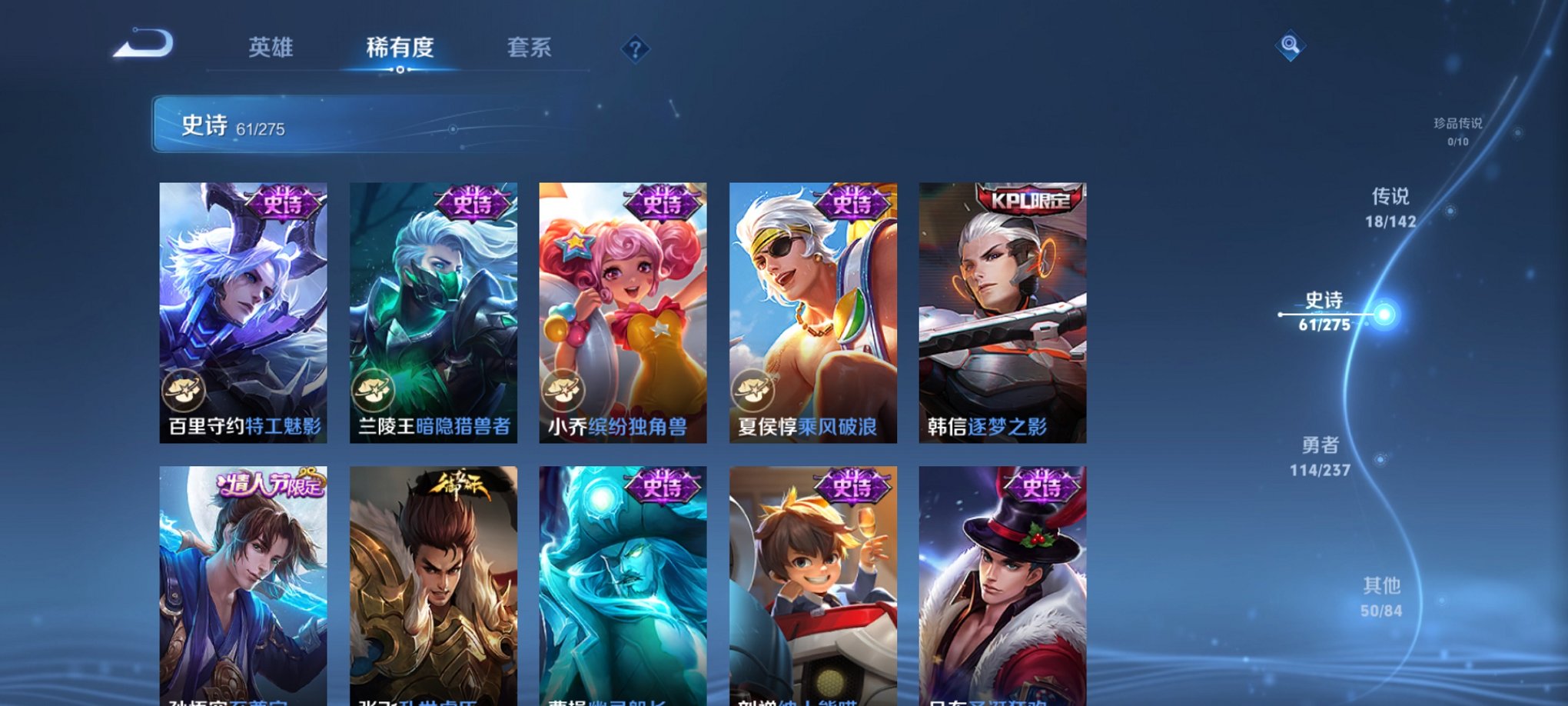This screenshot has width=1568, height=706.
Task: Select the 传说 18/142 rarity node
Action: pyautogui.click(x=1394, y=213)
